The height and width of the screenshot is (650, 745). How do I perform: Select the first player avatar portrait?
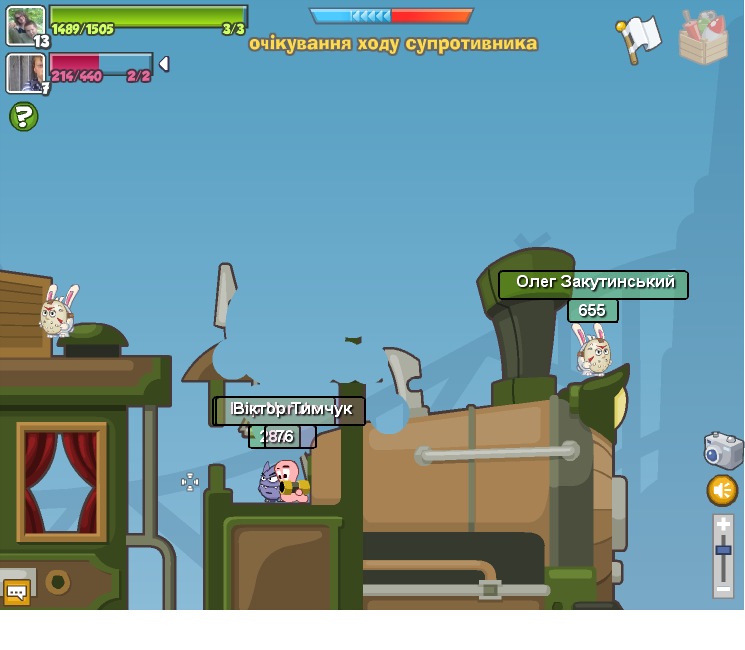point(25,24)
